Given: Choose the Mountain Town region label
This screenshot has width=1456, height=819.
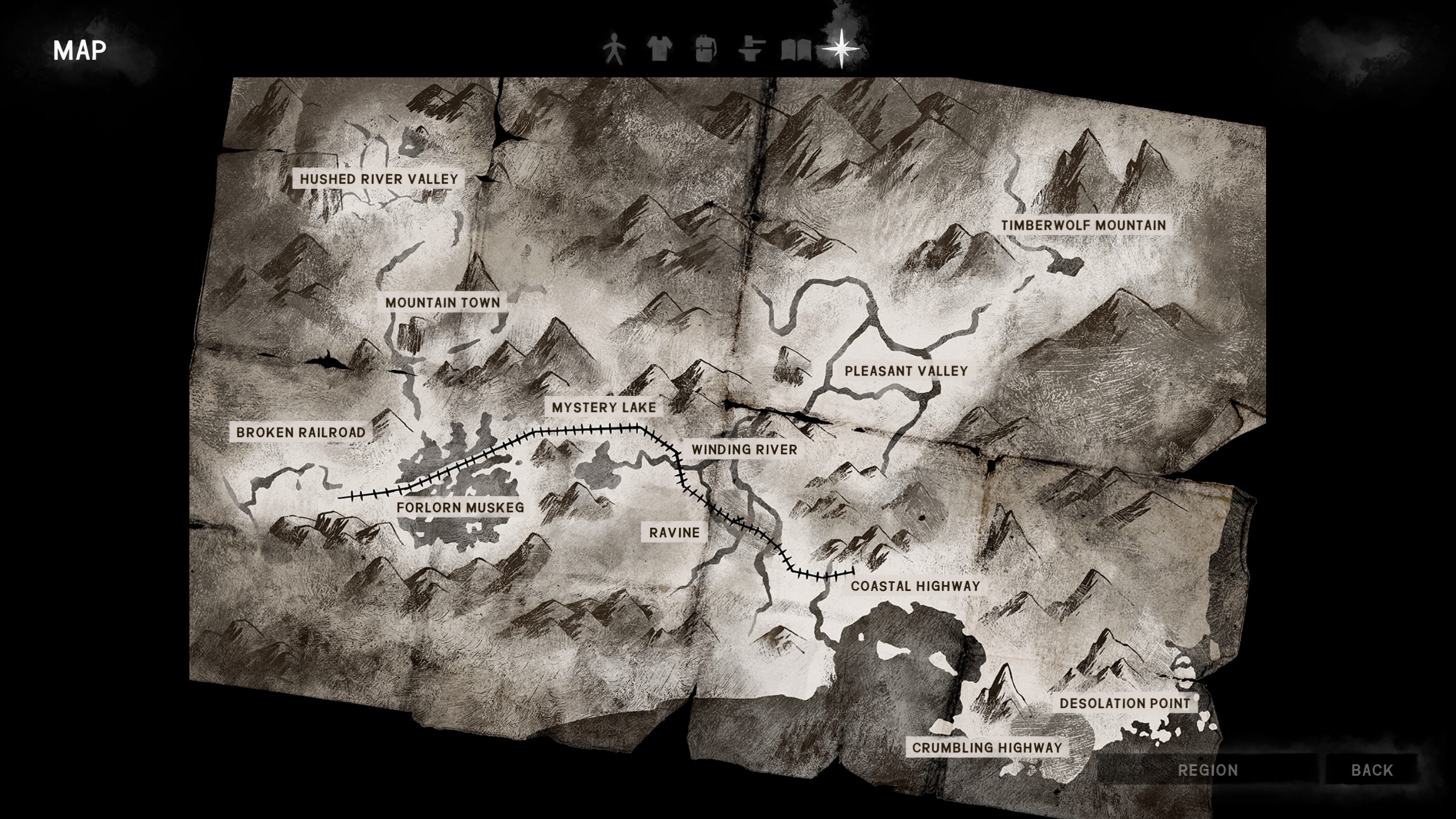Looking at the screenshot, I should [442, 303].
